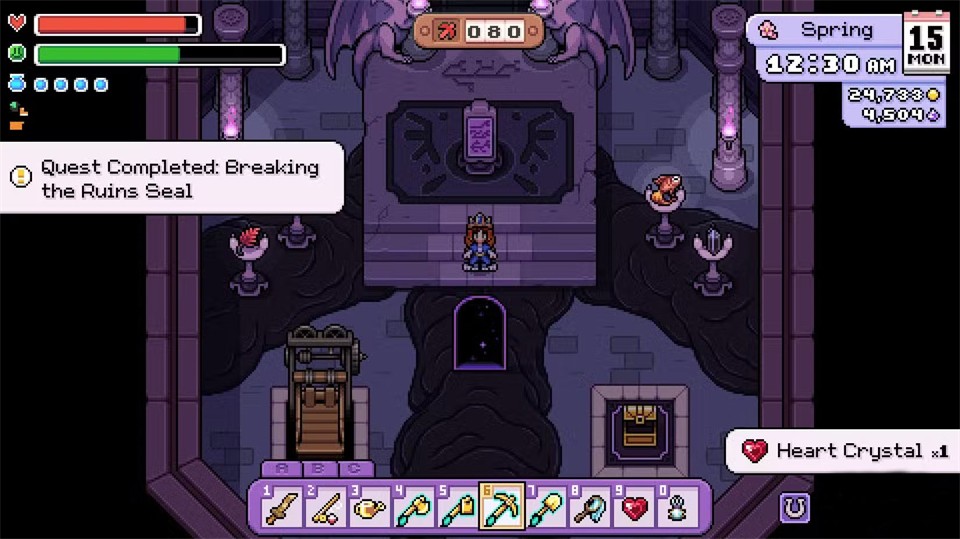The height and width of the screenshot is (539, 960).
Task: Click the Heart Crystal pickup notification
Action: coord(844,451)
